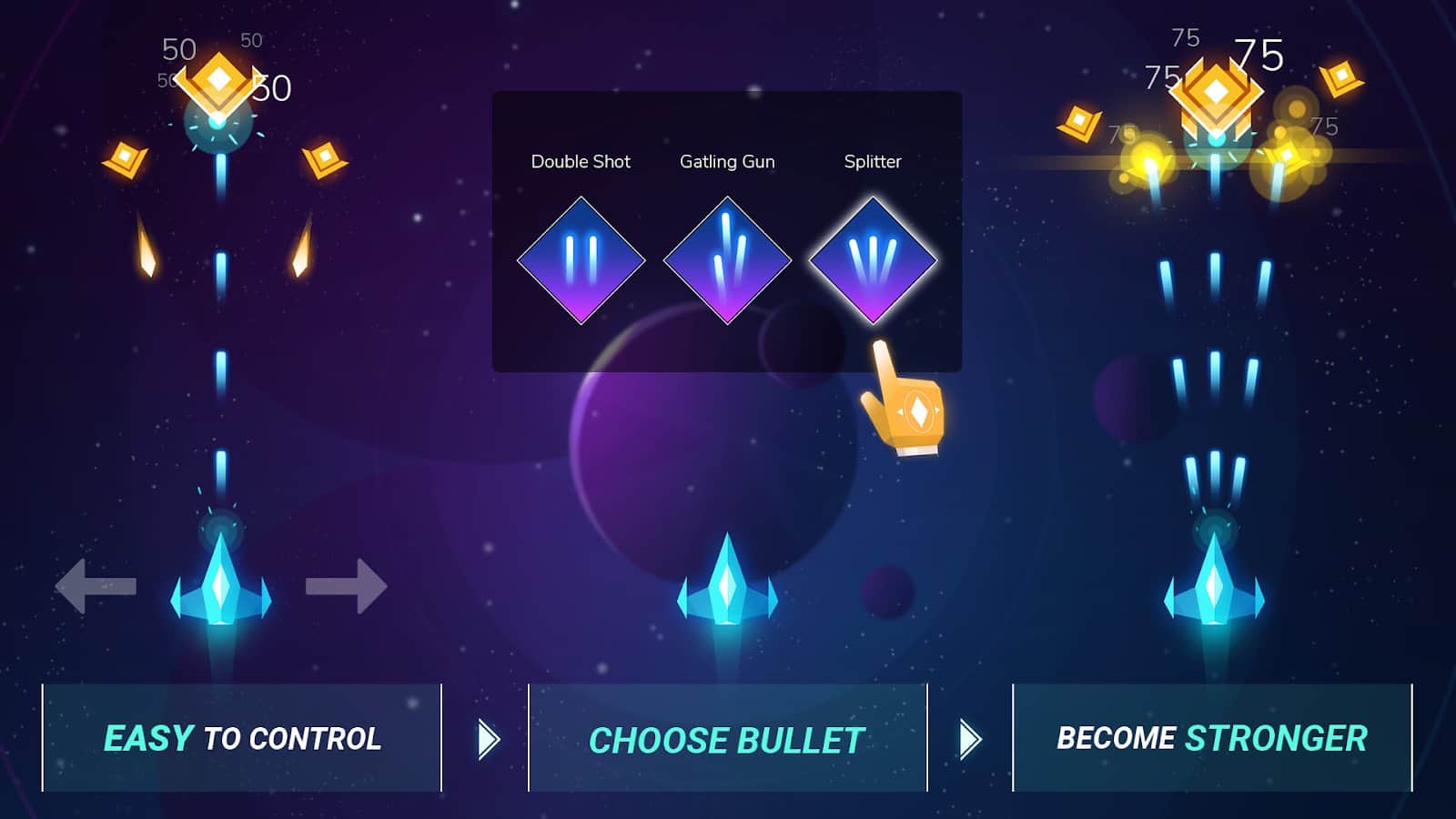
Task: Select the Double Shot label
Action: tap(581, 162)
